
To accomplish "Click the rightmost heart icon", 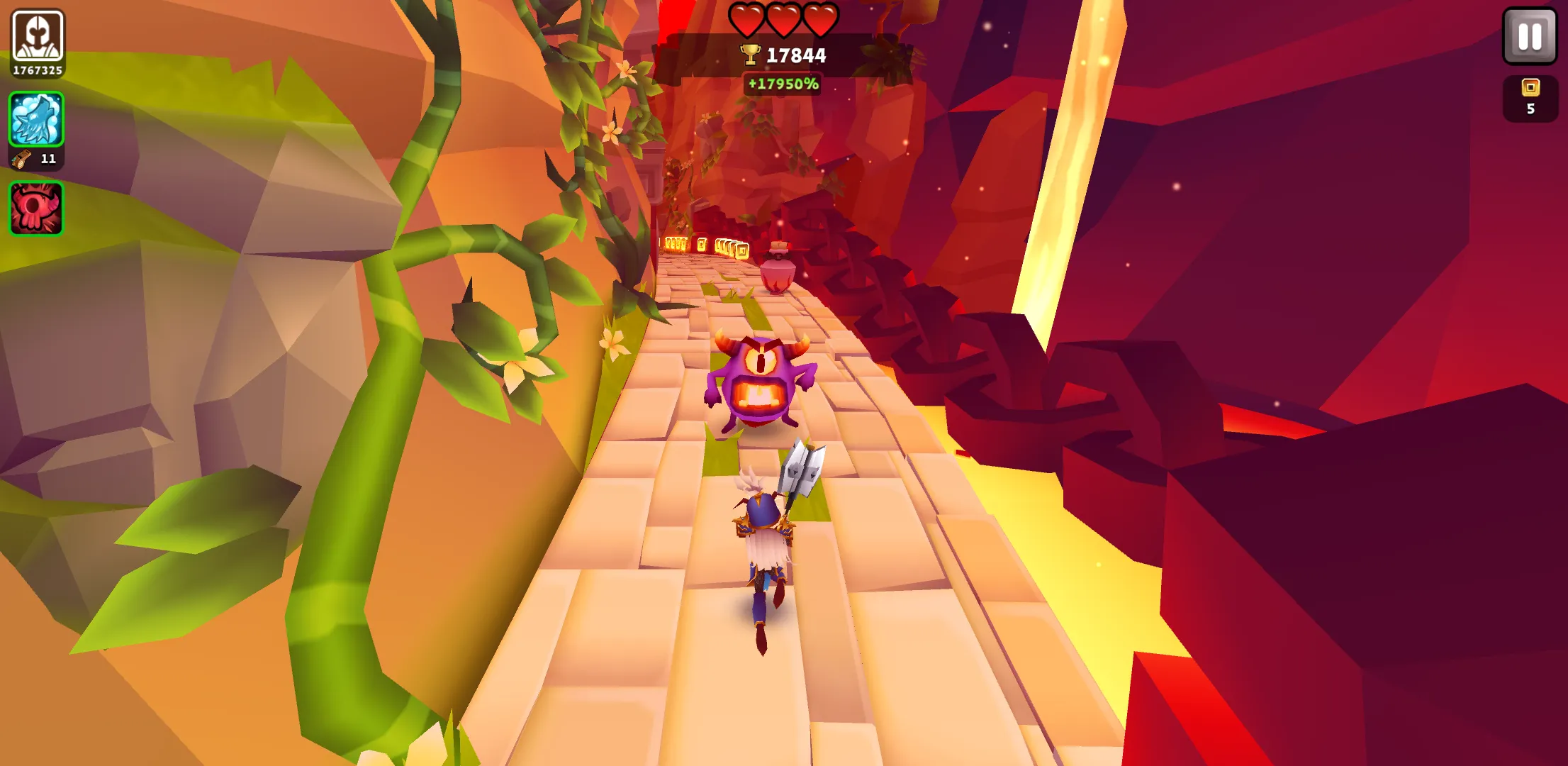I will coord(819,20).
